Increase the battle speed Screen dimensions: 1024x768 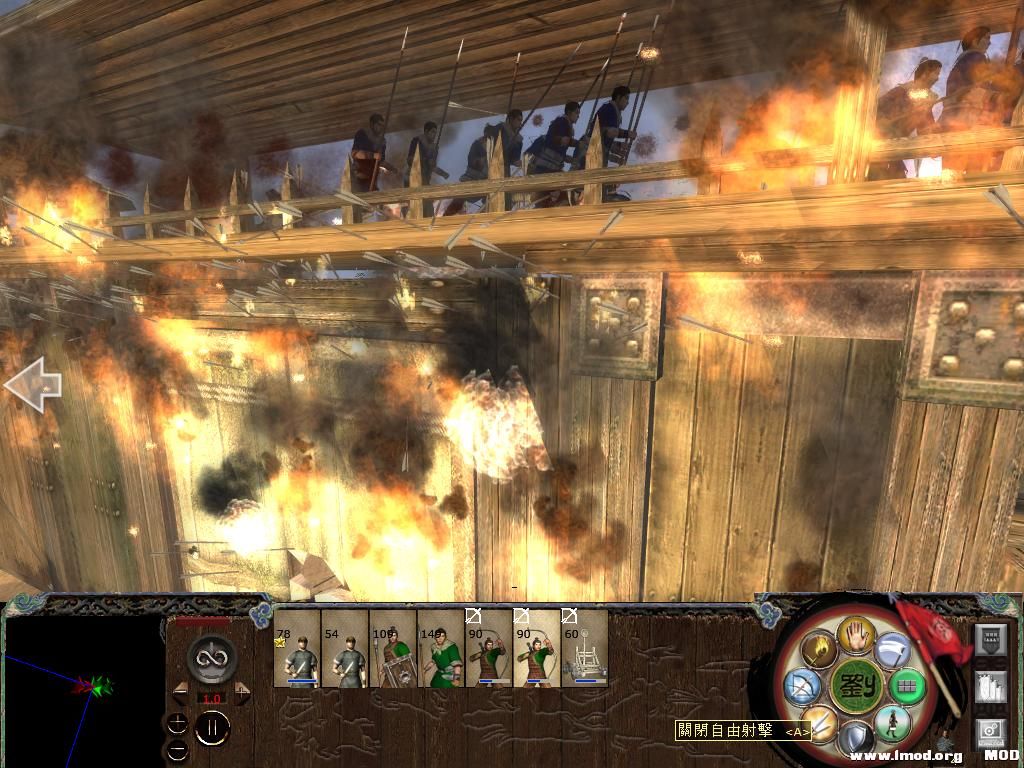(x=240, y=694)
